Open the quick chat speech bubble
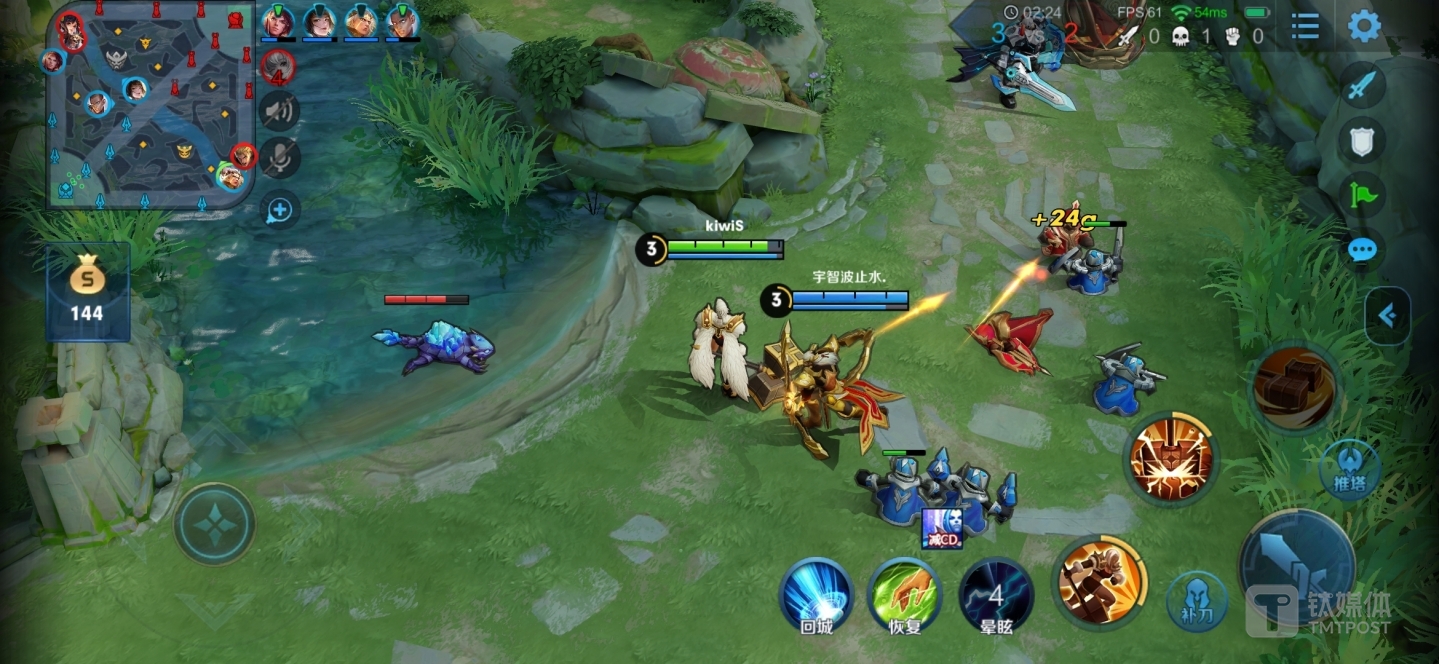 [1362, 250]
